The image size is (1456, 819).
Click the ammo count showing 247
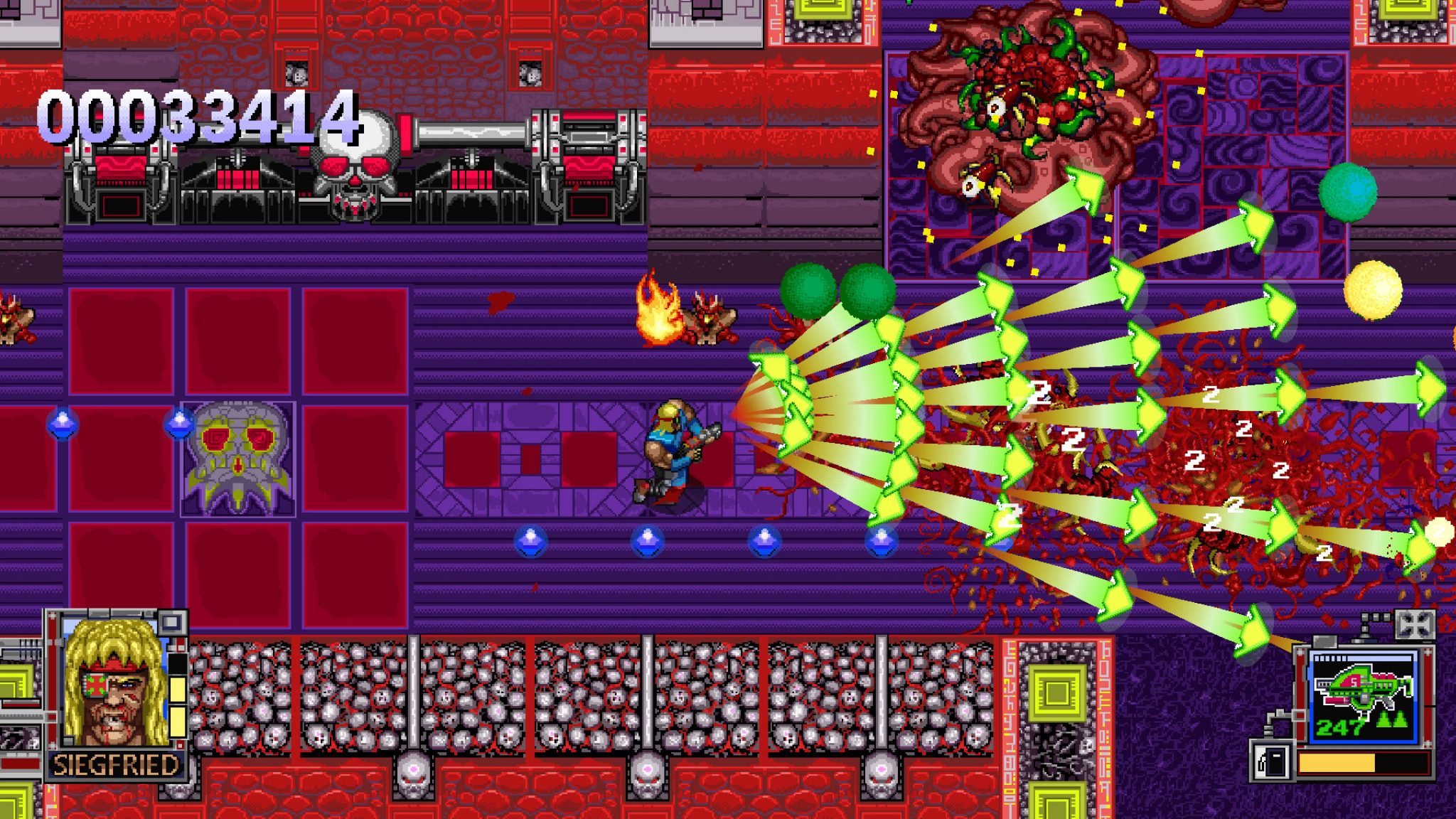tap(1341, 727)
